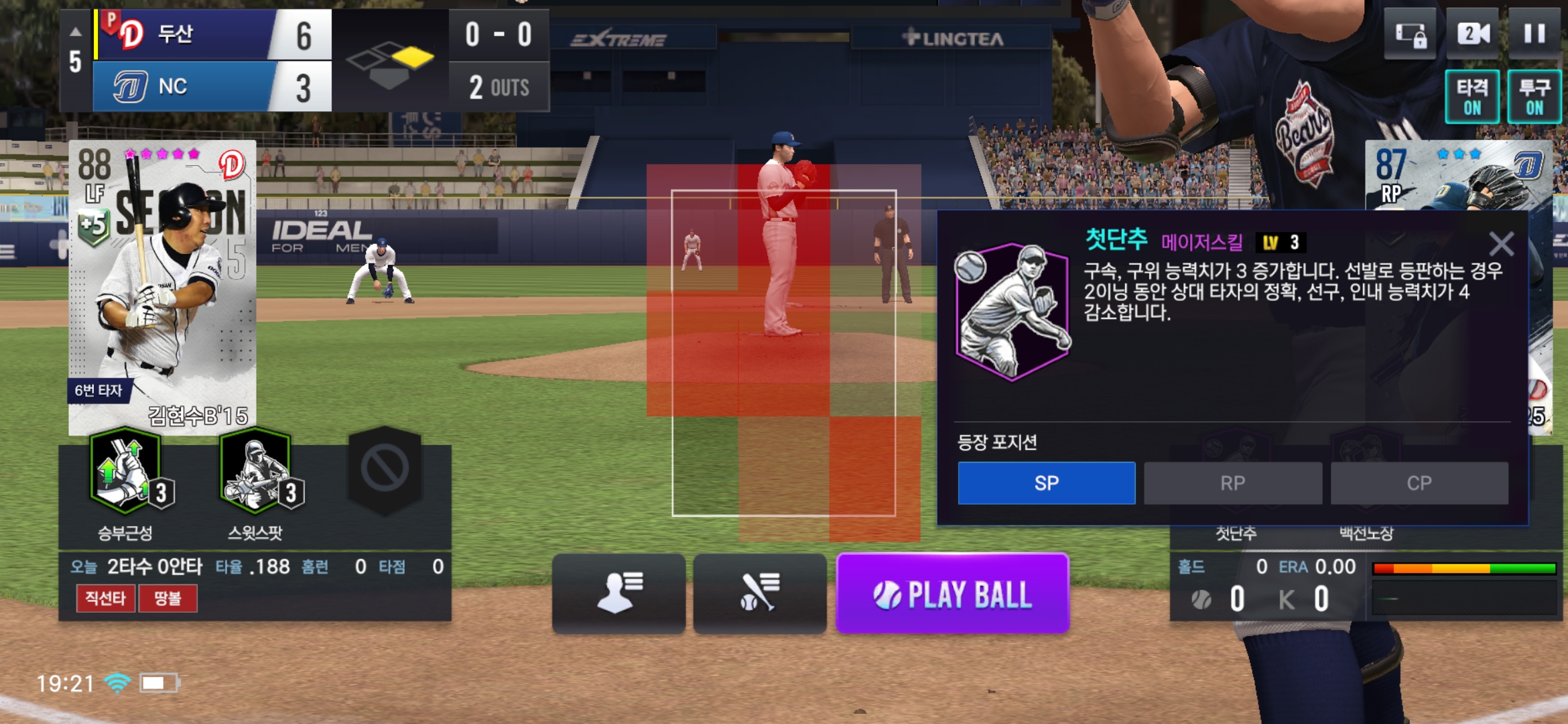The width and height of the screenshot is (1568, 724).
Task: Toggle the 투구 ON pitching button
Action: [x=1534, y=97]
